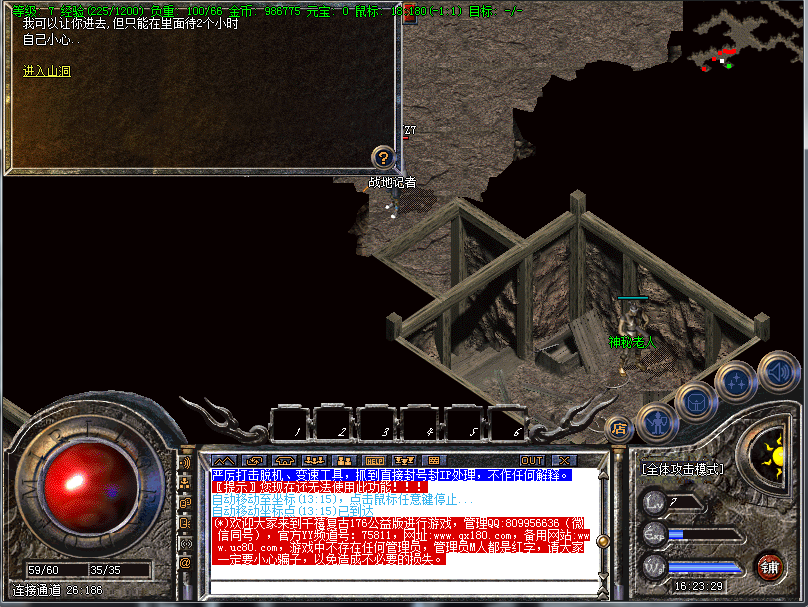808x607 pixels.
Task: Click the @ icon beside the chat box
Action: tap(185, 562)
